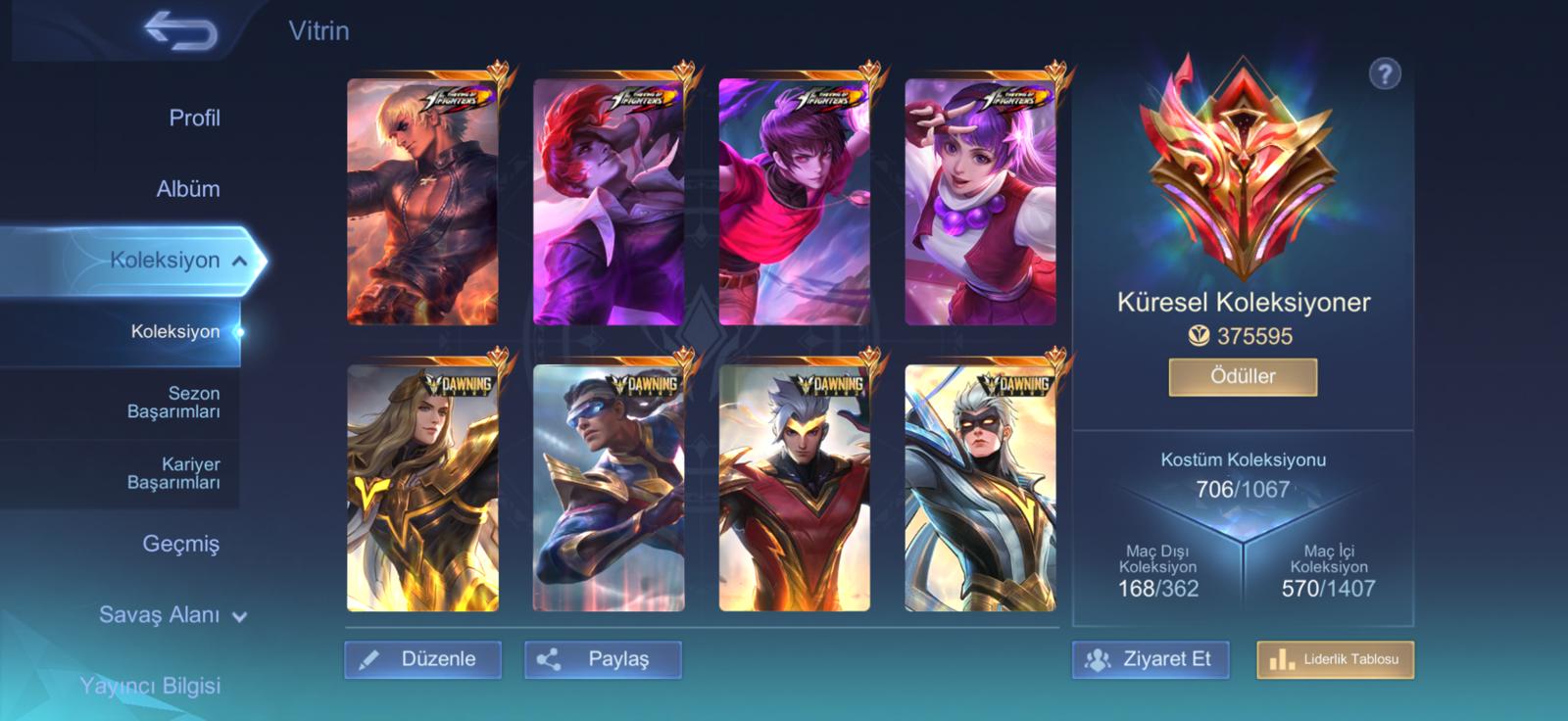This screenshot has height=721, width=1568.
Task: Show Kariyer Başarımları sub-tab
Action: [x=173, y=473]
